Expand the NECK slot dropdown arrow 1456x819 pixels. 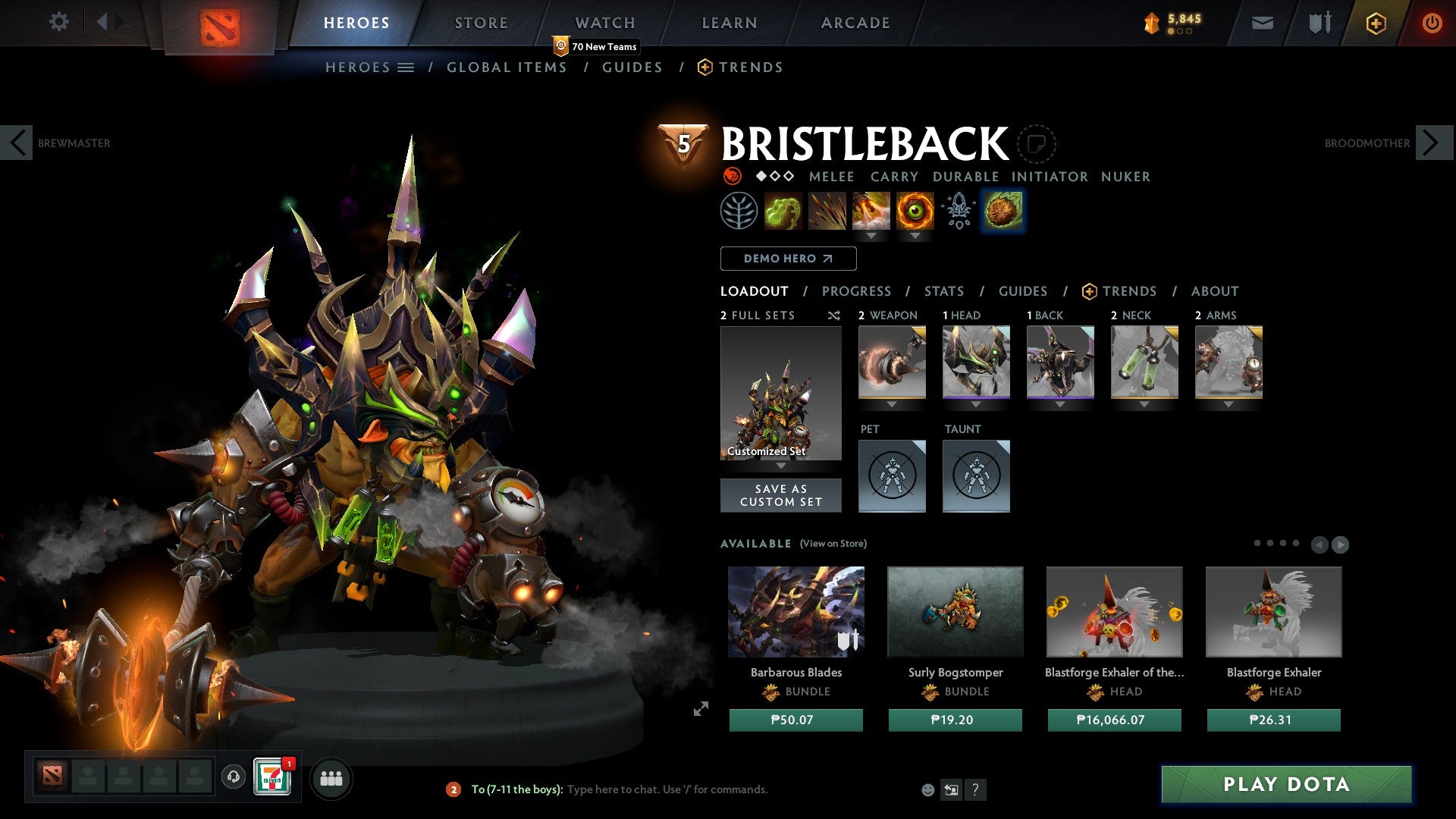coord(1144,404)
